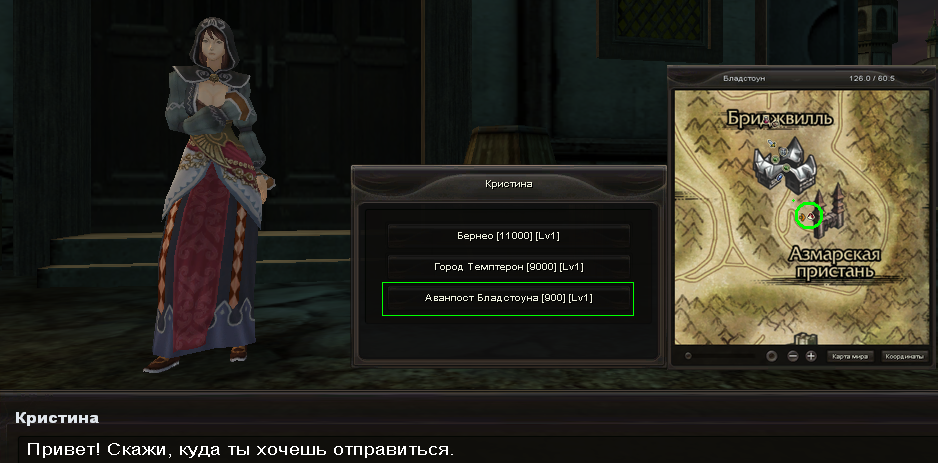This screenshot has width=938, height=463.
Task: Click the green-circled marker on the map
Action: point(807,215)
